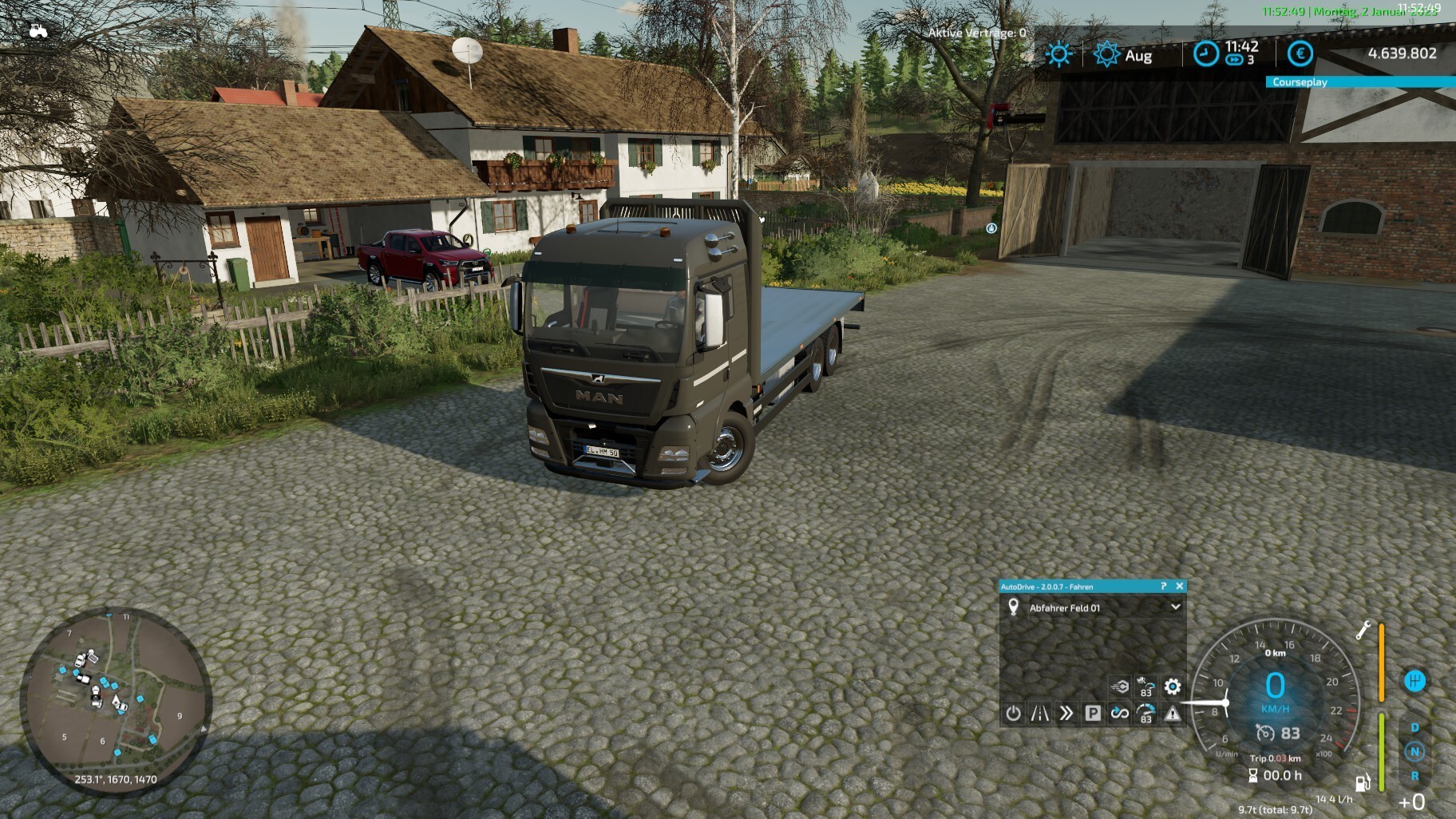Activate the AutoDrive fast route hexagon icon
Screen dimensions: 1456x819
tap(1119, 686)
